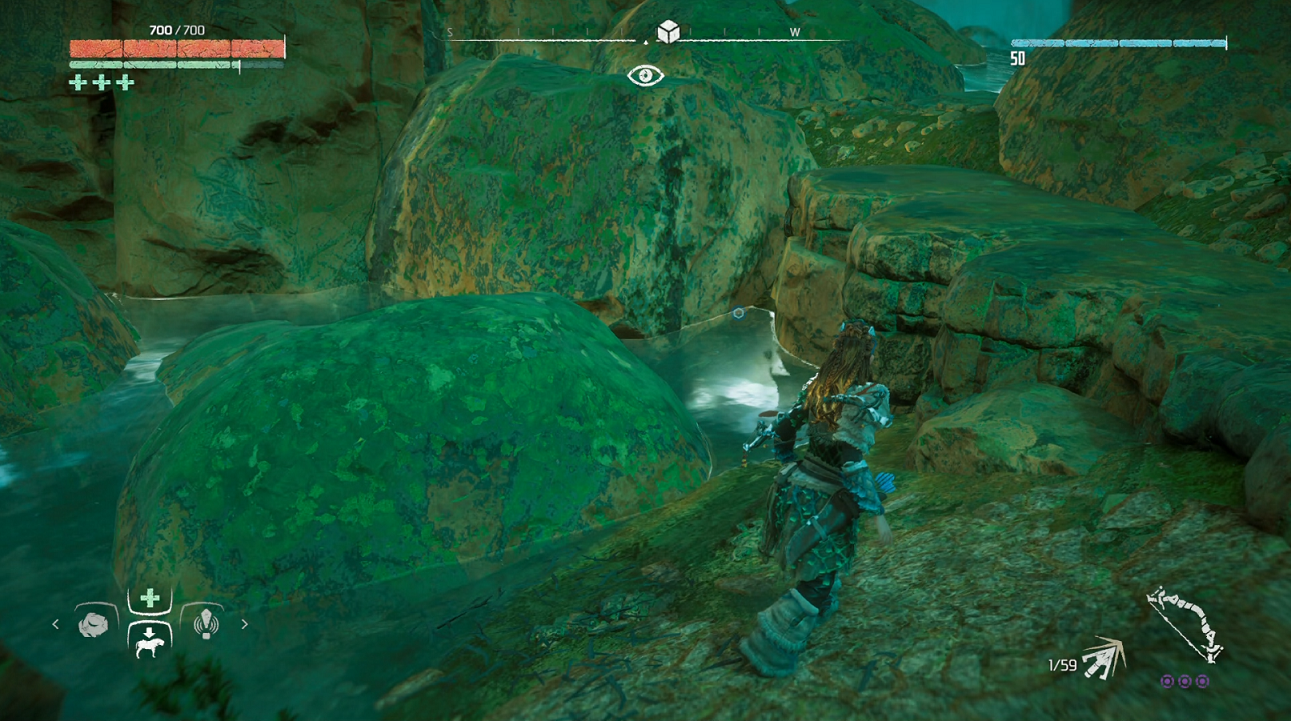
Task: Click the purple weapon modification slots
Action: click(x=1185, y=681)
